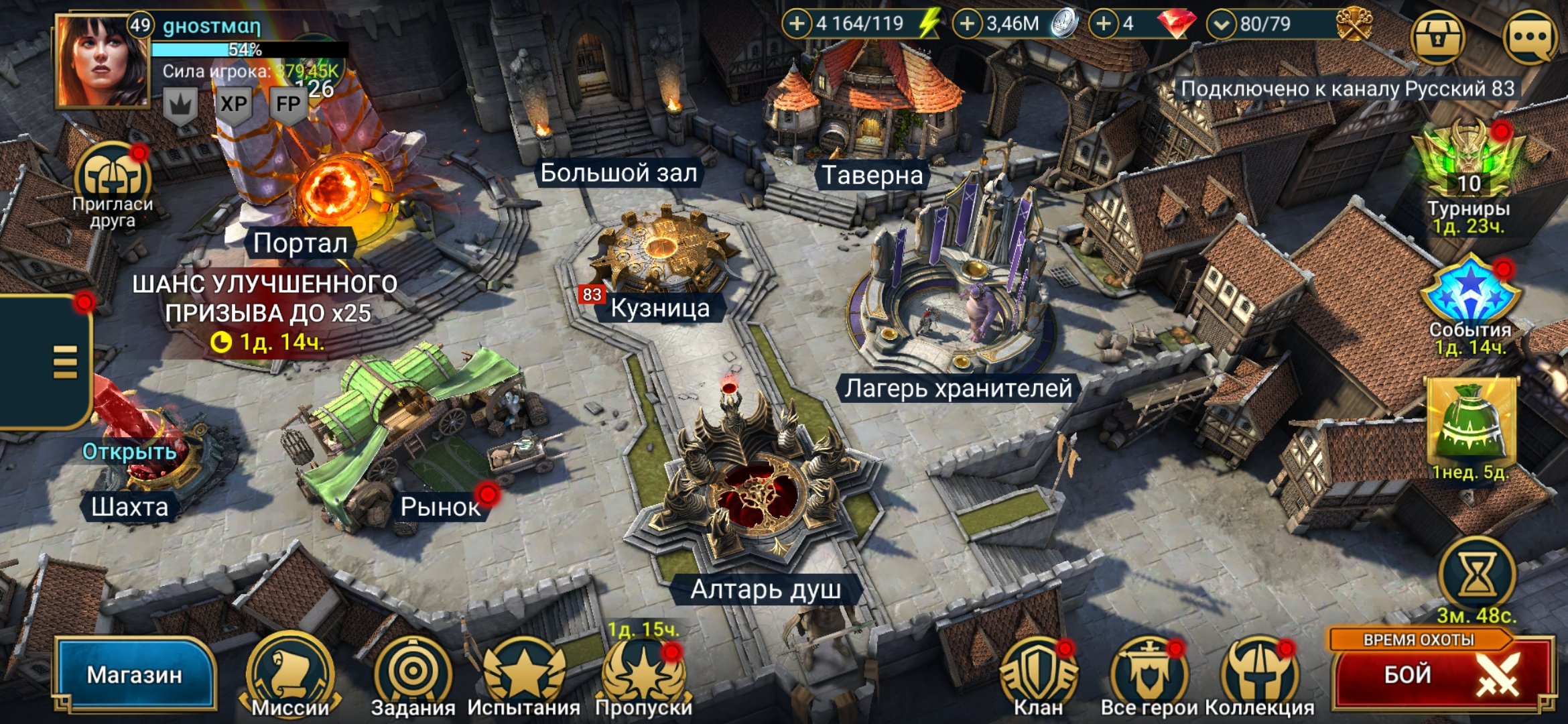This screenshot has width=1568, height=724.
Task: Add more silver with plus button
Action: pos(967,24)
